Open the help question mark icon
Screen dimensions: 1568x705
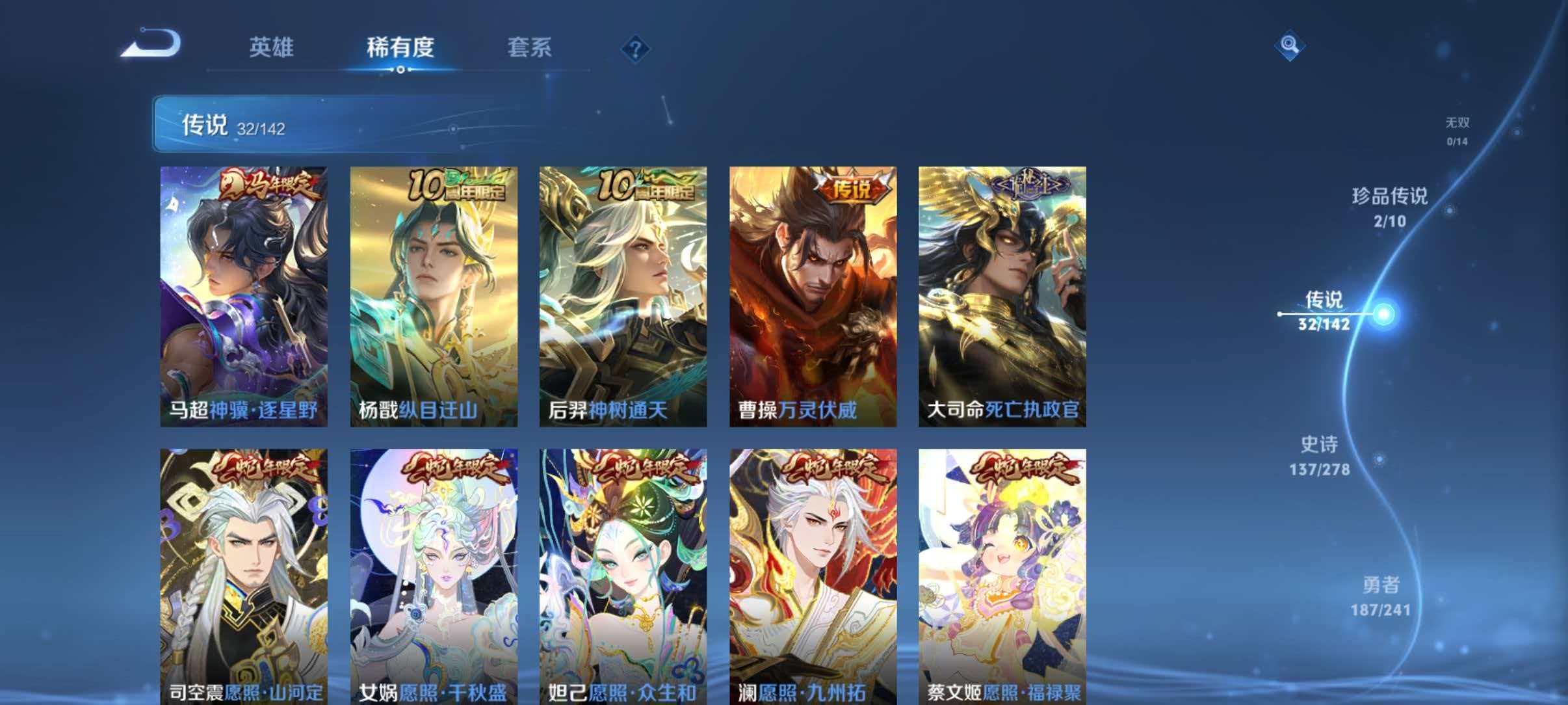pos(638,49)
